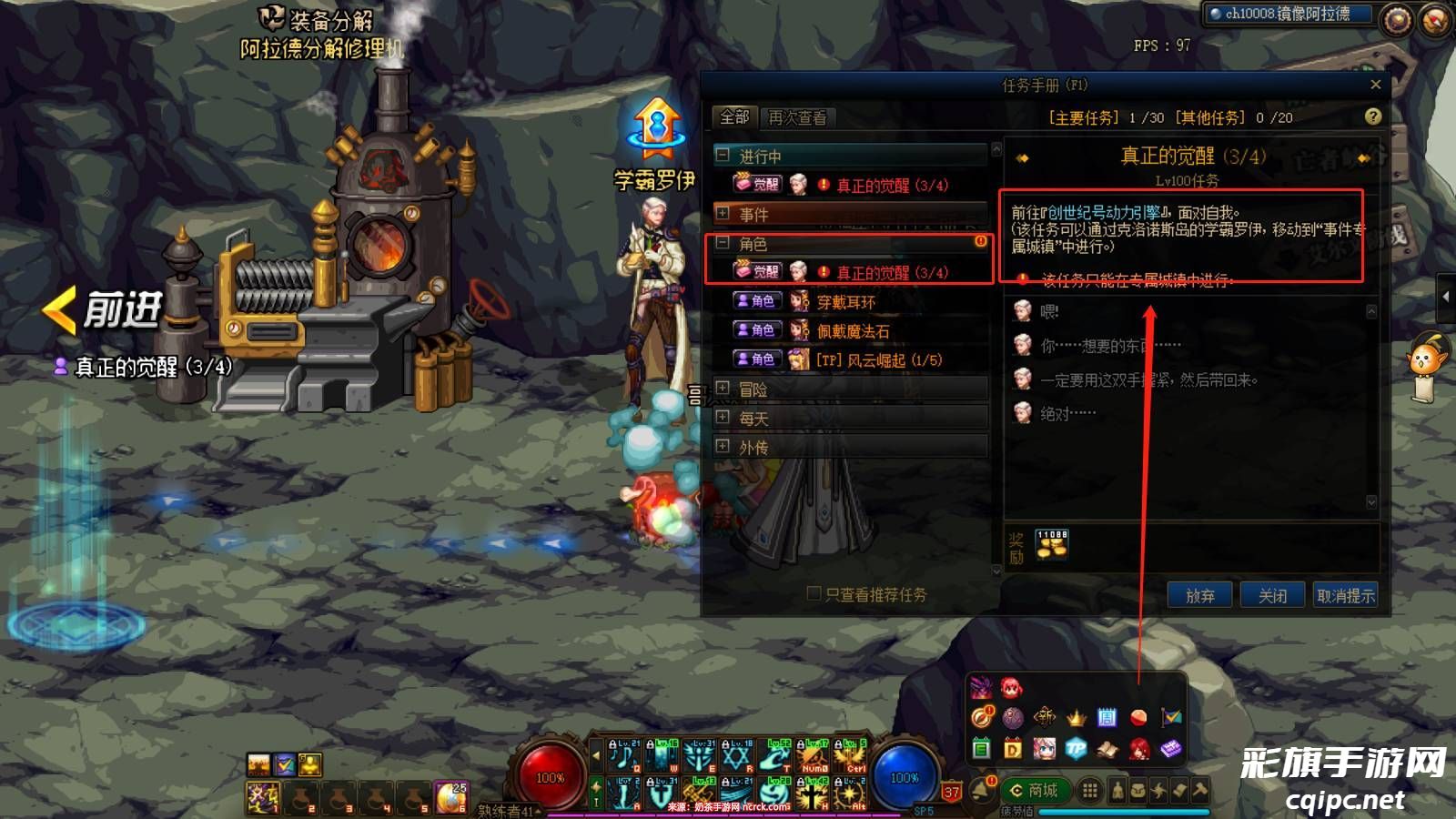Expand the 外传 quest category
The height and width of the screenshot is (819, 1456).
[x=723, y=447]
